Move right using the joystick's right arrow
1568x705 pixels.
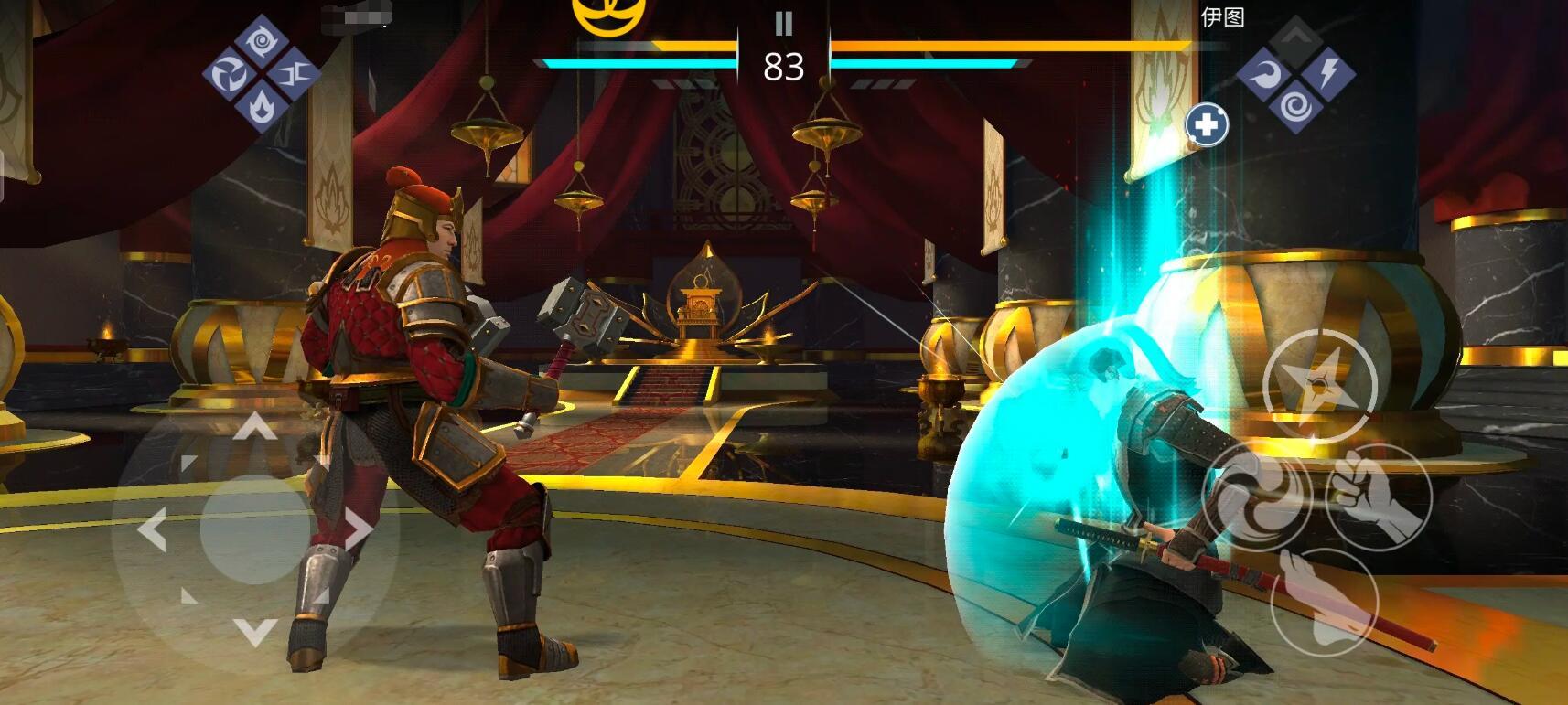coord(359,529)
